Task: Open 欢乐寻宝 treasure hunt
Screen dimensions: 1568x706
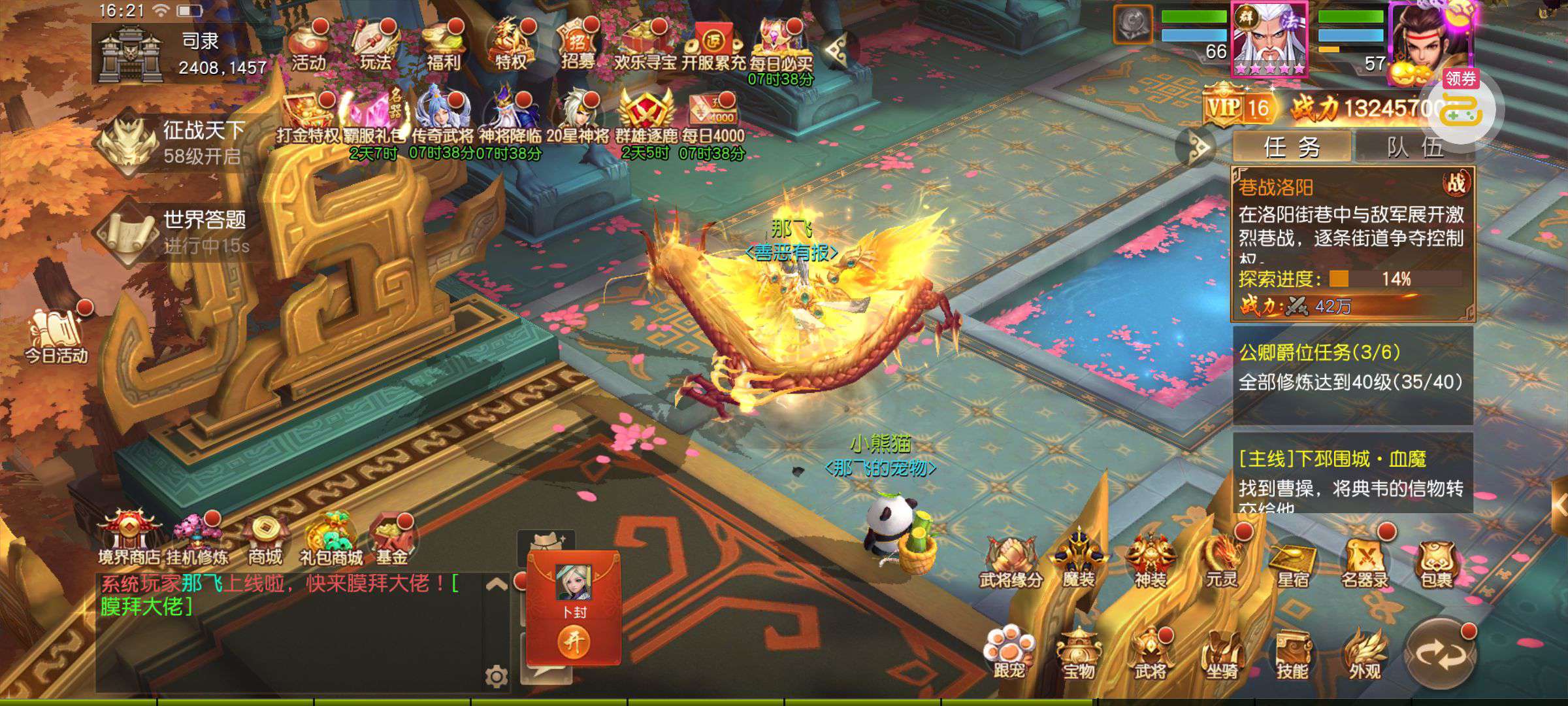Action: tap(644, 46)
